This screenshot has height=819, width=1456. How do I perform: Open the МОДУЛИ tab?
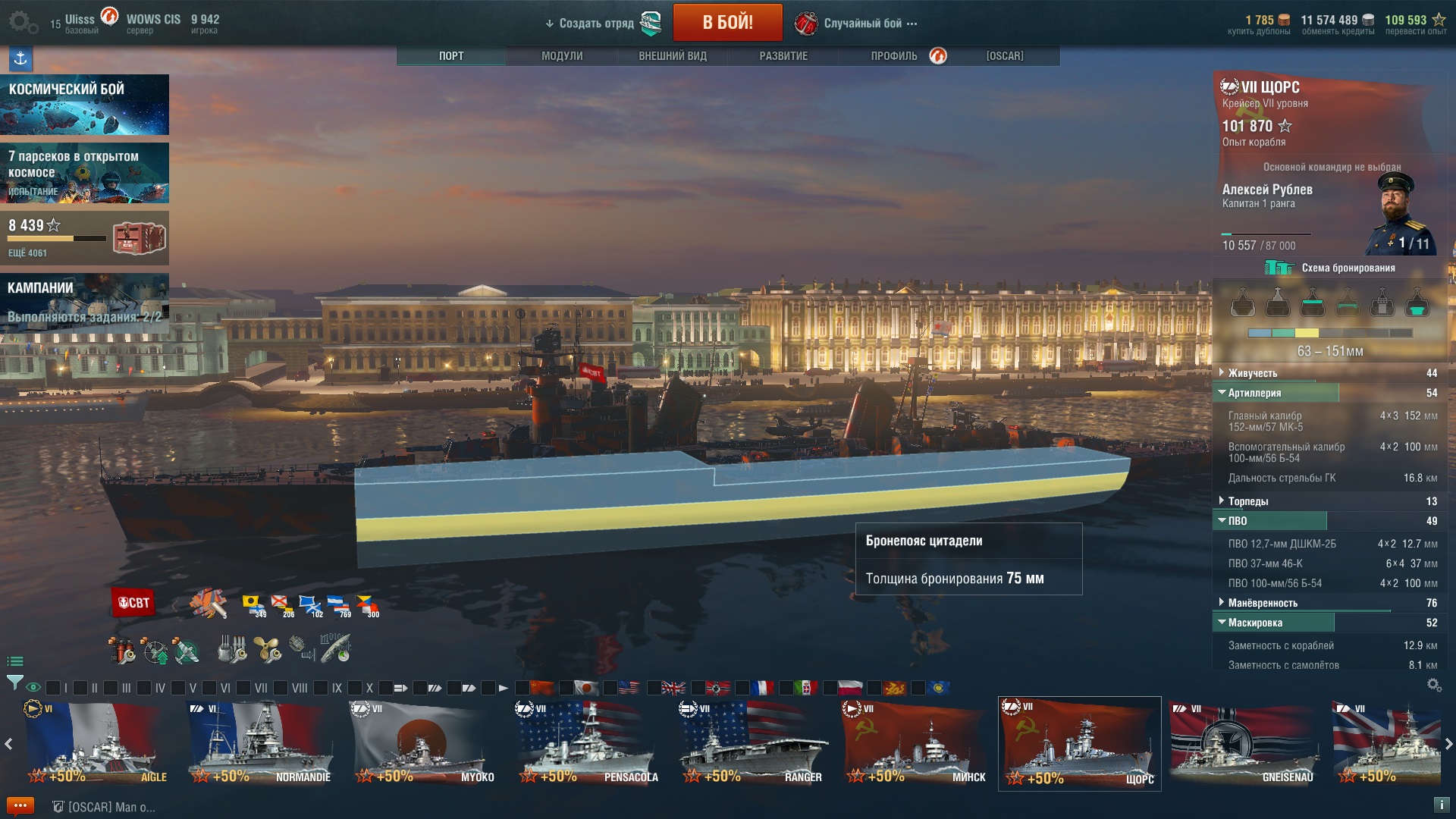pyautogui.click(x=562, y=56)
